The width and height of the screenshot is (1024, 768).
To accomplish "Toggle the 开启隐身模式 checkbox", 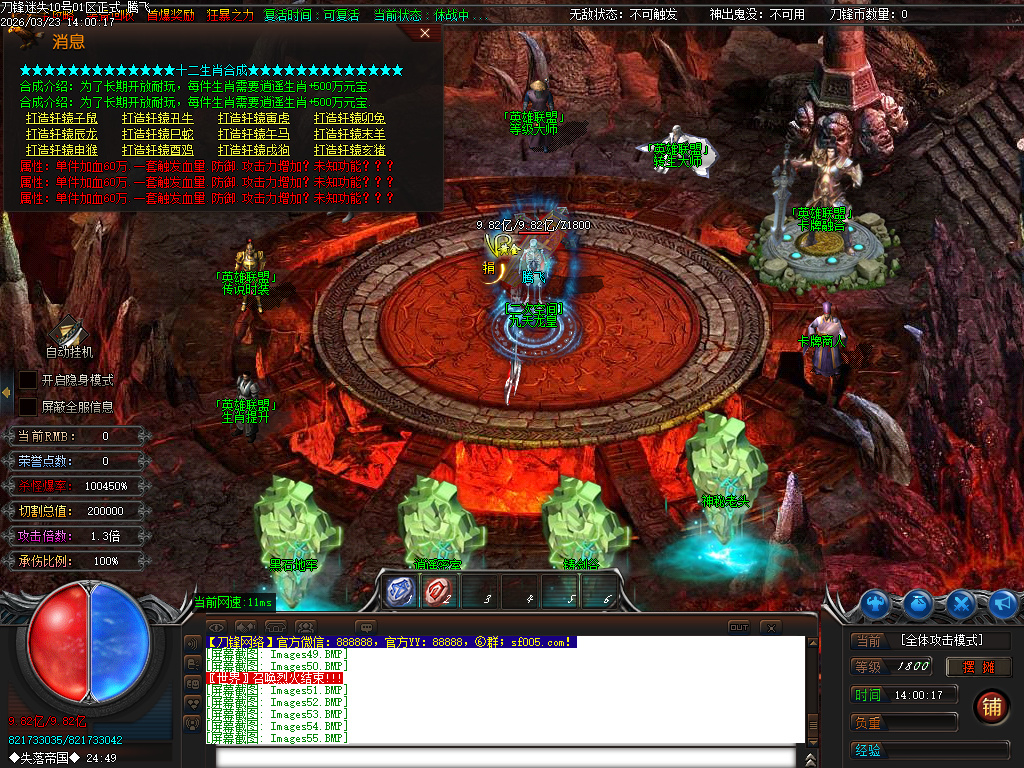I will point(28,380).
